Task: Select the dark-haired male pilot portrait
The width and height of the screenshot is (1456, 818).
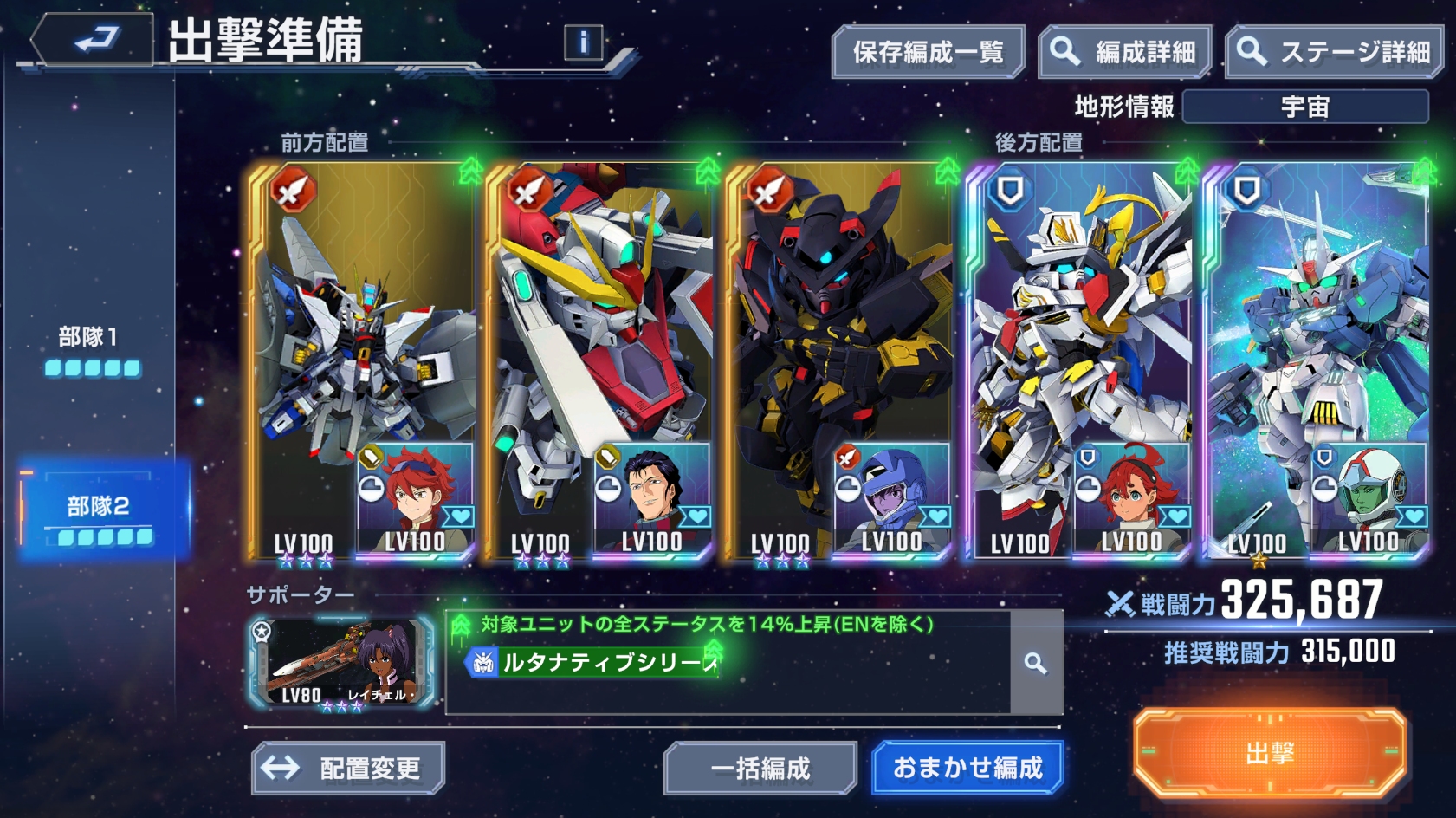Action: 653,496
